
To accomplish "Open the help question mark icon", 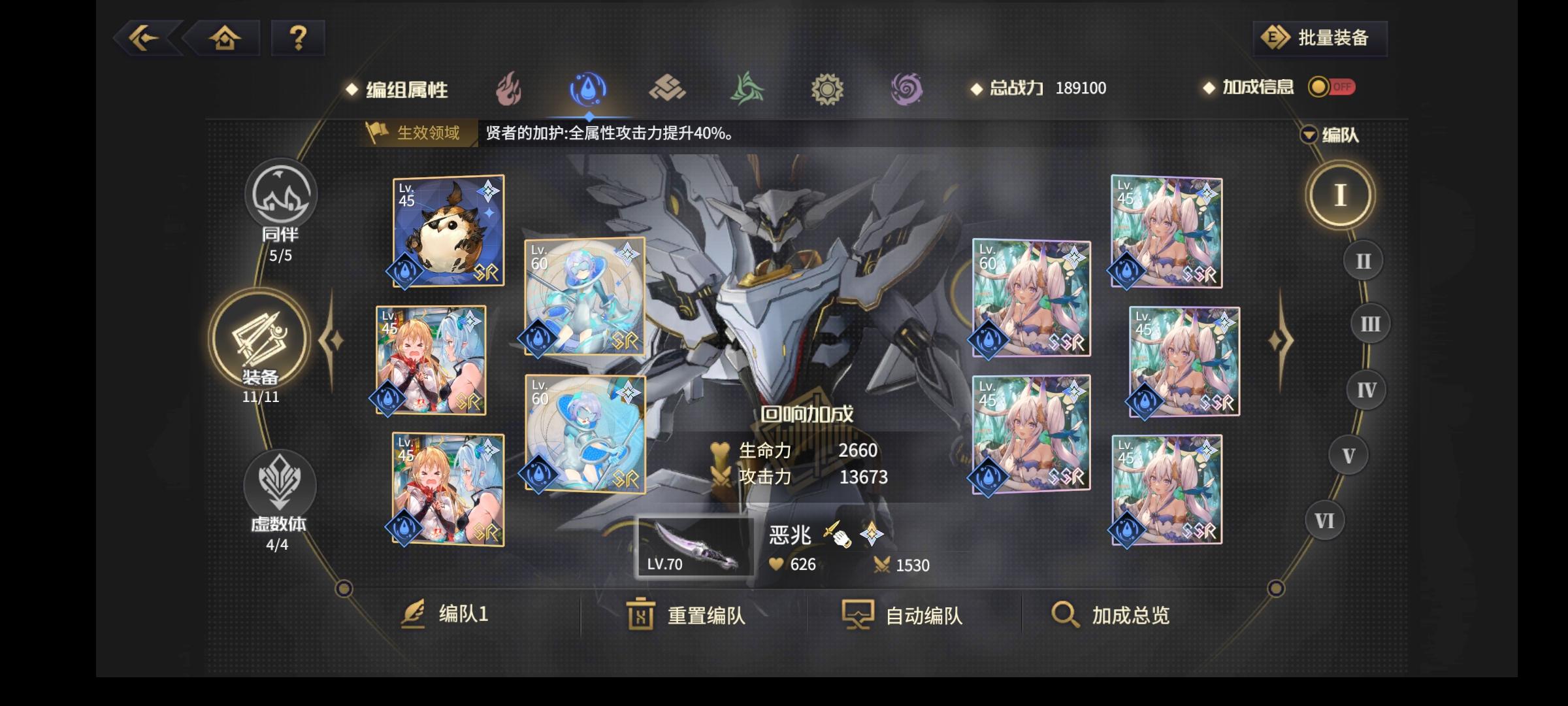I will pyautogui.click(x=297, y=39).
